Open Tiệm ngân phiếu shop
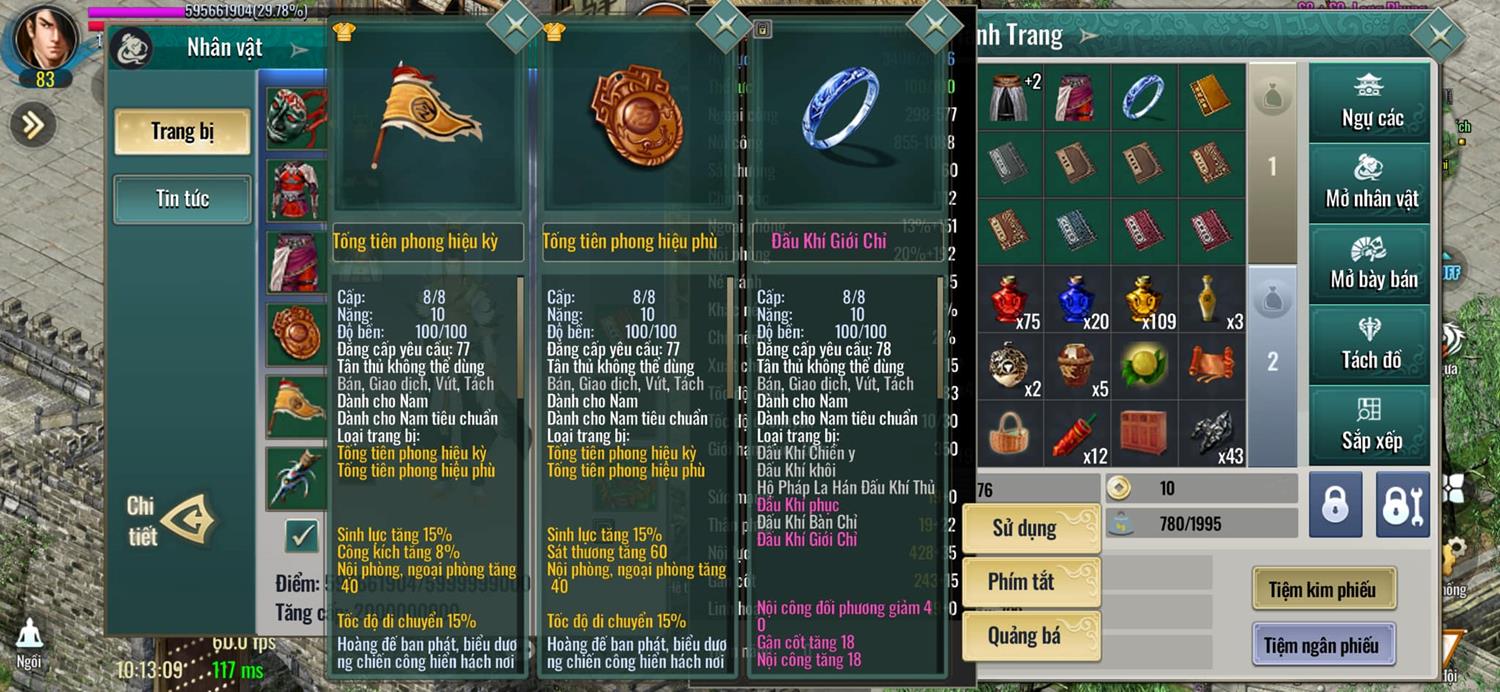 [x=1322, y=645]
